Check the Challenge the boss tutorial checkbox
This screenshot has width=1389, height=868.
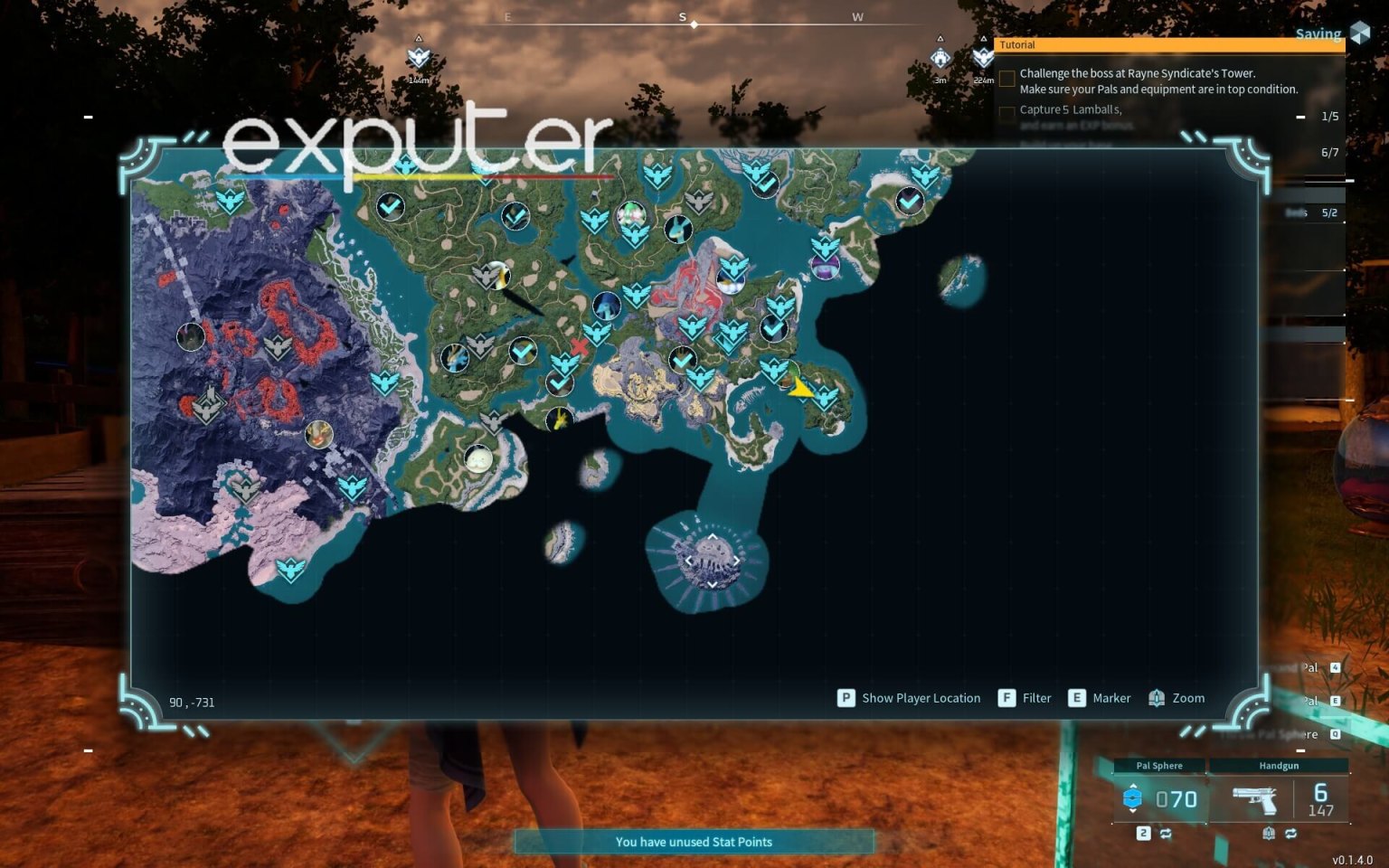click(1006, 79)
